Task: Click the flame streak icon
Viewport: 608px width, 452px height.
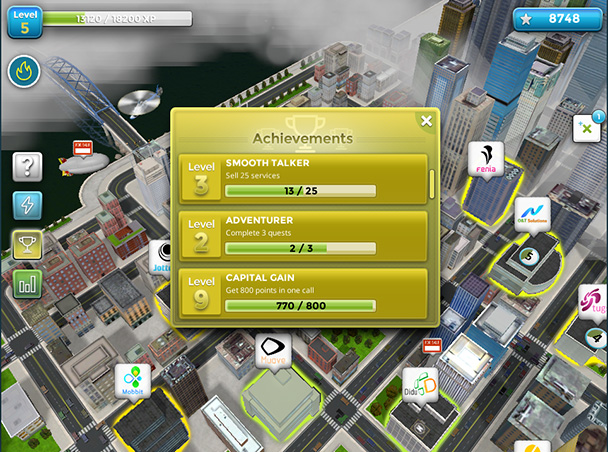Action: [x=24, y=71]
